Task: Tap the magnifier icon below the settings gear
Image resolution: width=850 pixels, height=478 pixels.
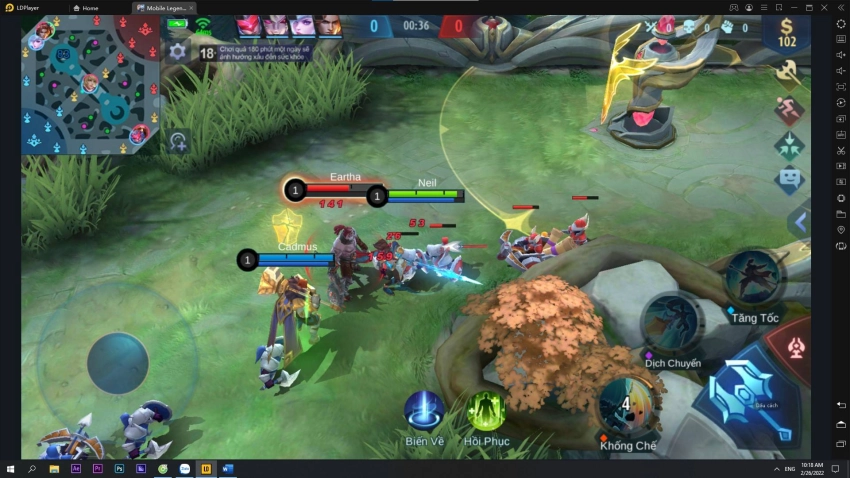Action: pyautogui.click(x=178, y=141)
